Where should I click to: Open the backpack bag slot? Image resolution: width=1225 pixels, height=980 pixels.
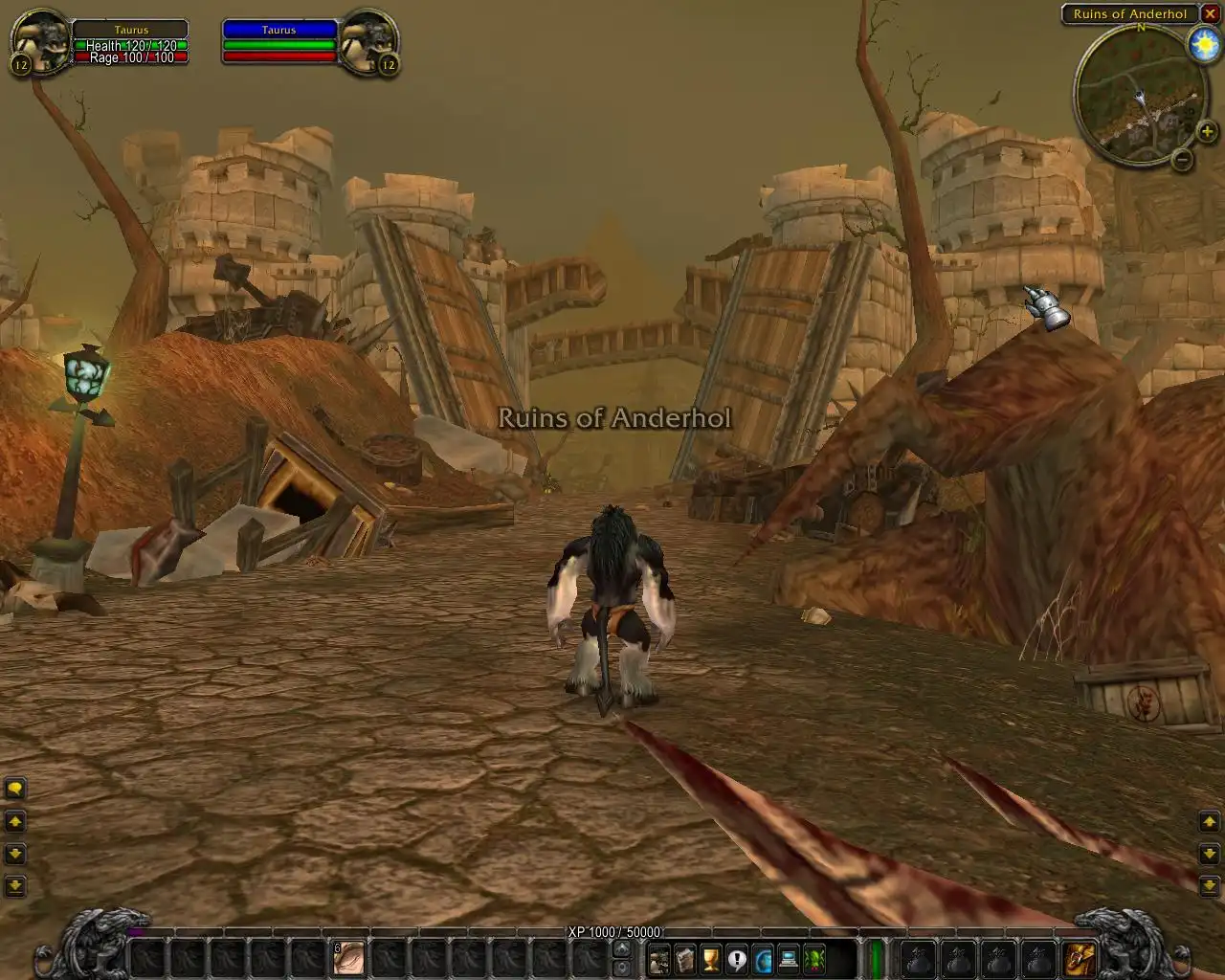(1080, 957)
